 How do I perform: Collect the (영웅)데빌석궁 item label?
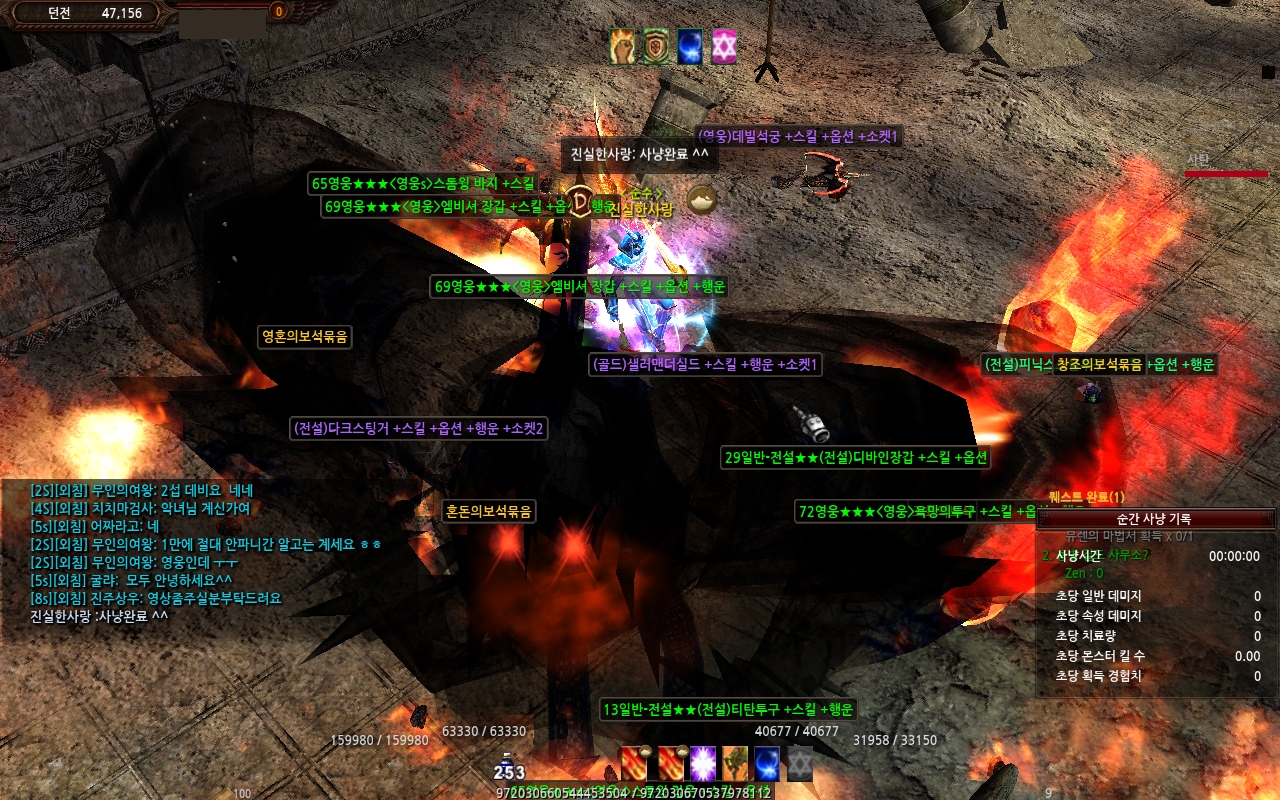(798, 136)
